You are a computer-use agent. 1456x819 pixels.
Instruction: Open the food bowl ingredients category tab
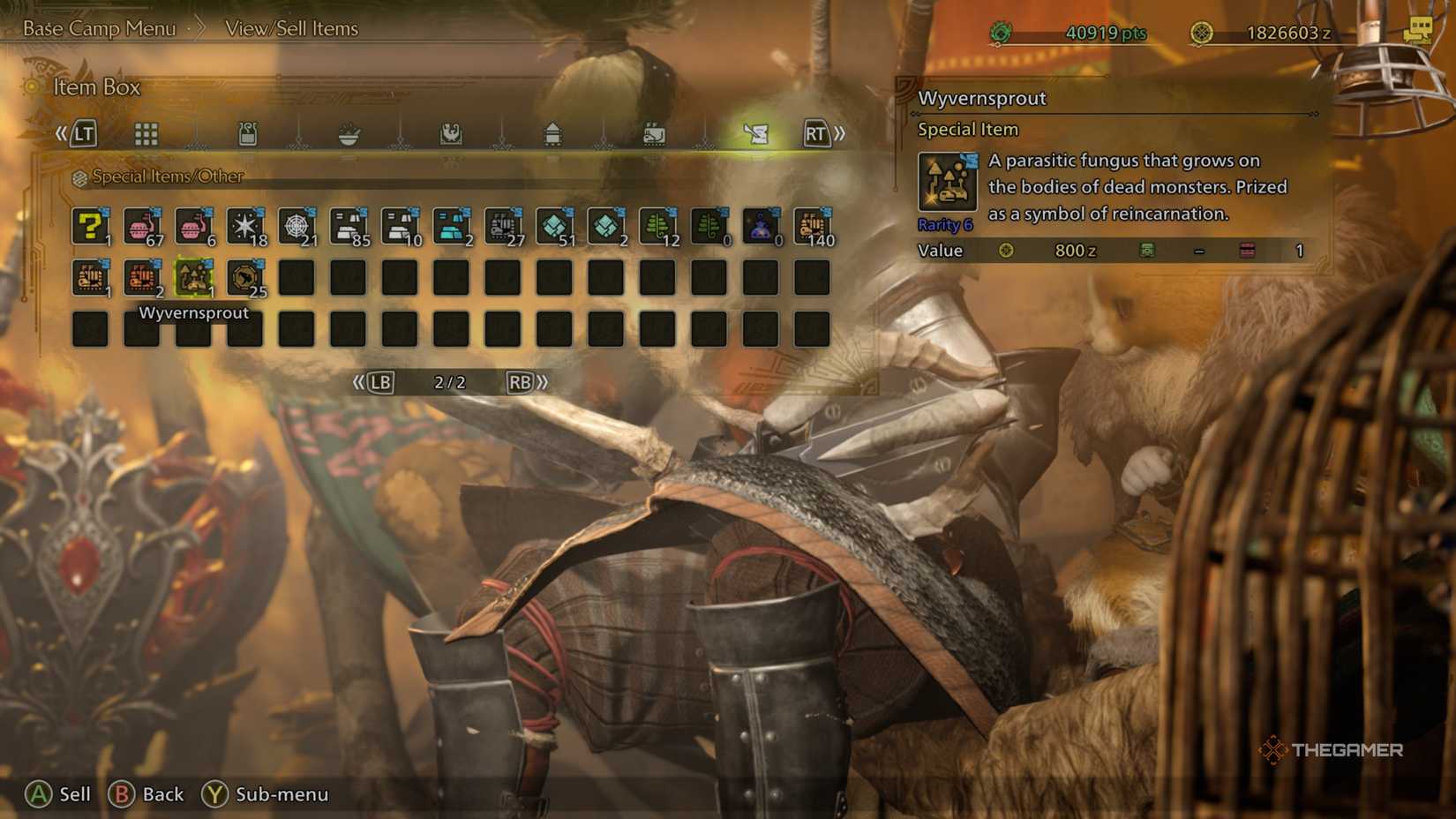click(x=351, y=133)
